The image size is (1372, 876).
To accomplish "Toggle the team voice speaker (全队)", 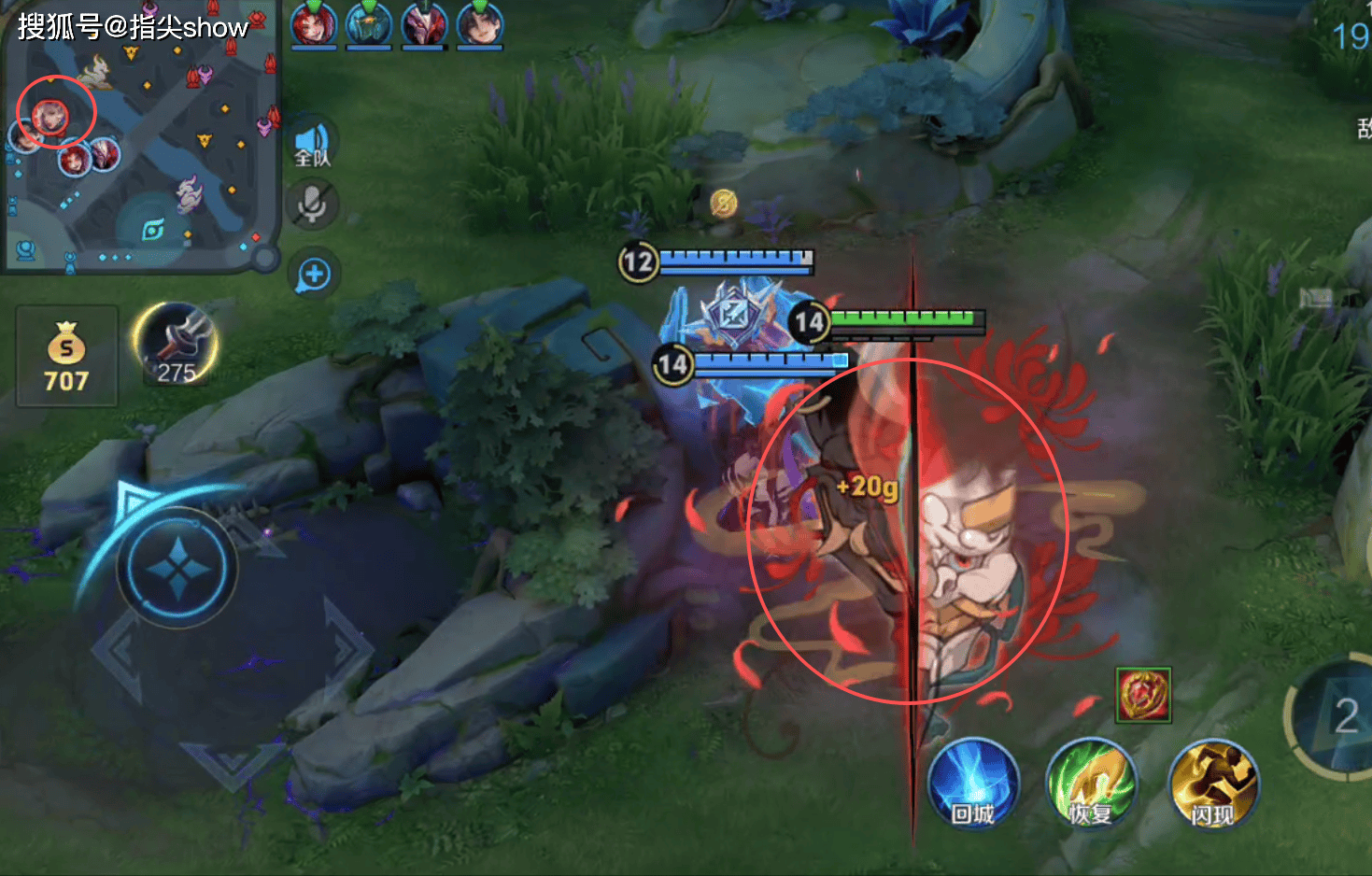I will pyautogui.click(x=313, y=143).
